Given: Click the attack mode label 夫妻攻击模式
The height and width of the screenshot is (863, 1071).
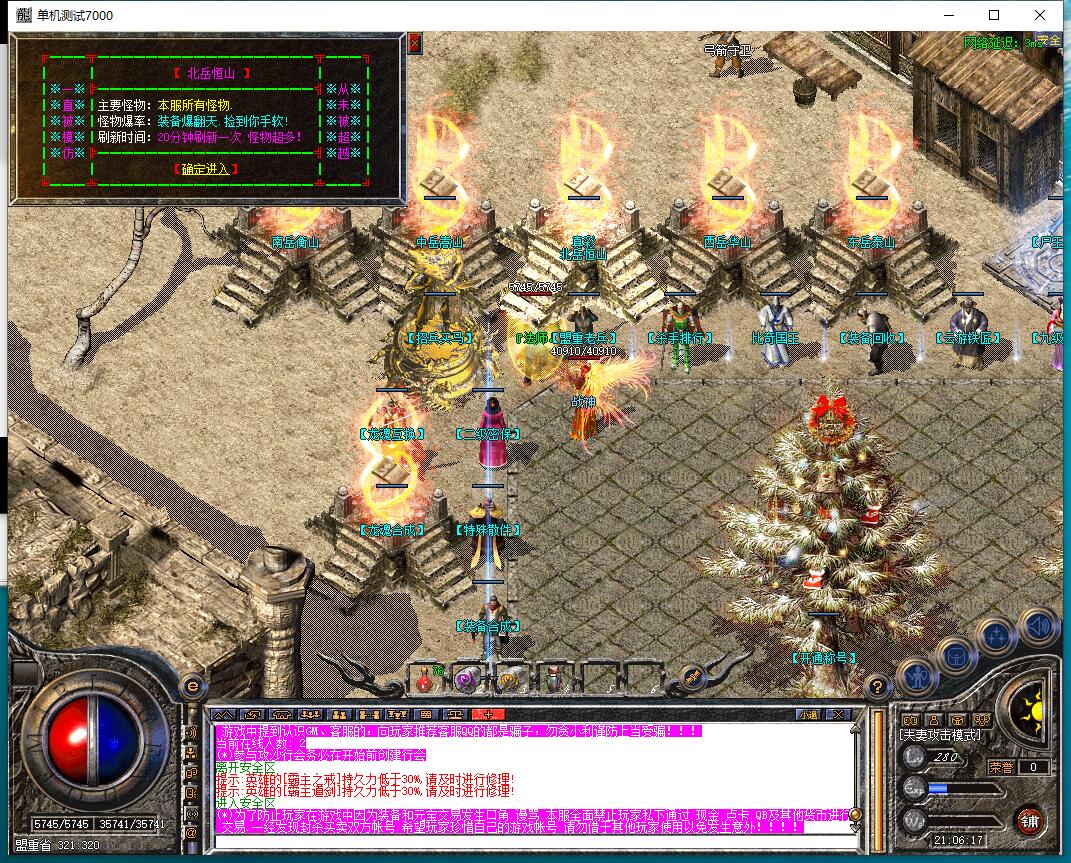Looking at the screenshot, I should (x=940, y=735).
